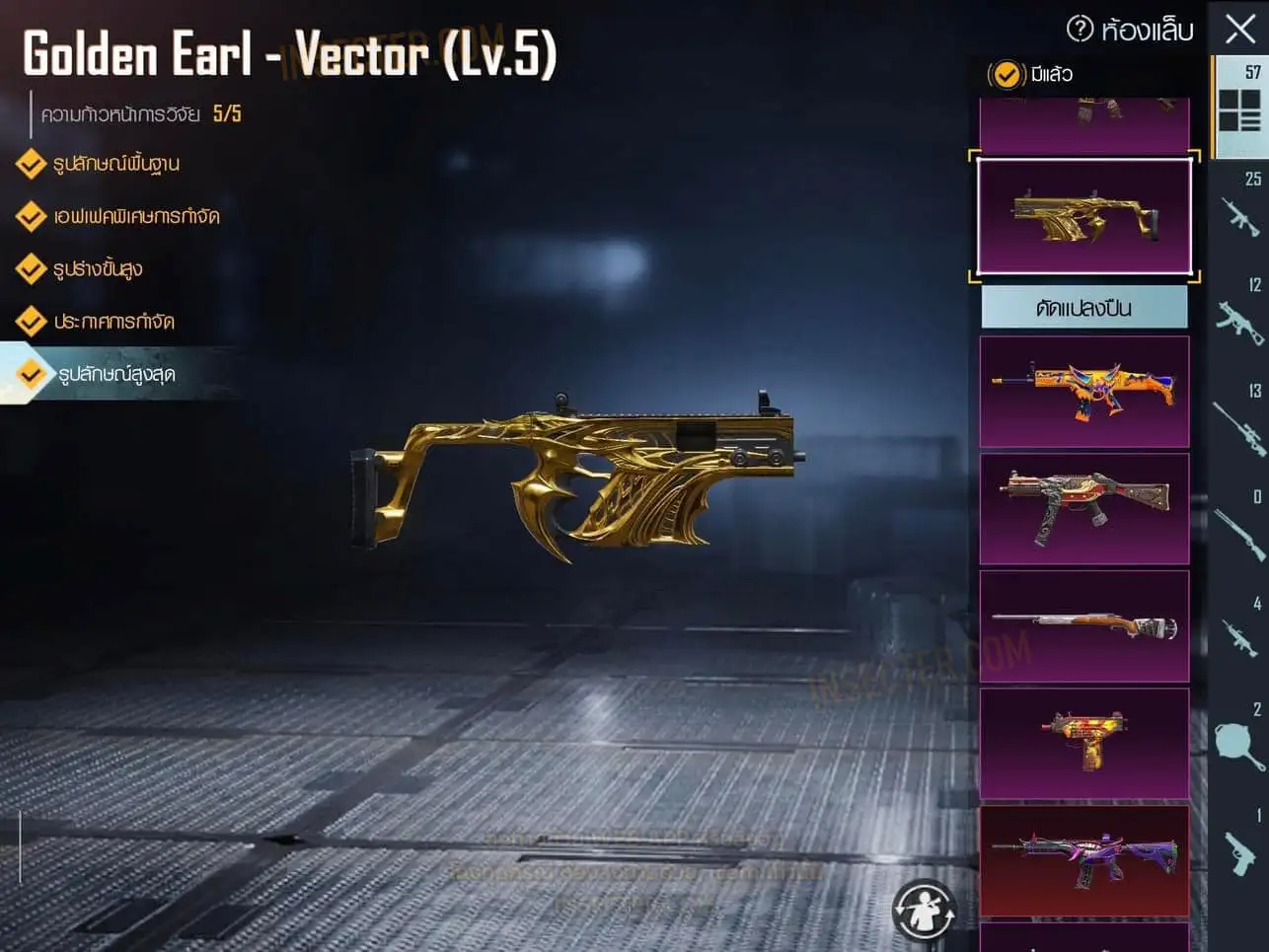Click the character rotate preview icon
This screenshot has width=1269, height=952.
924,909
